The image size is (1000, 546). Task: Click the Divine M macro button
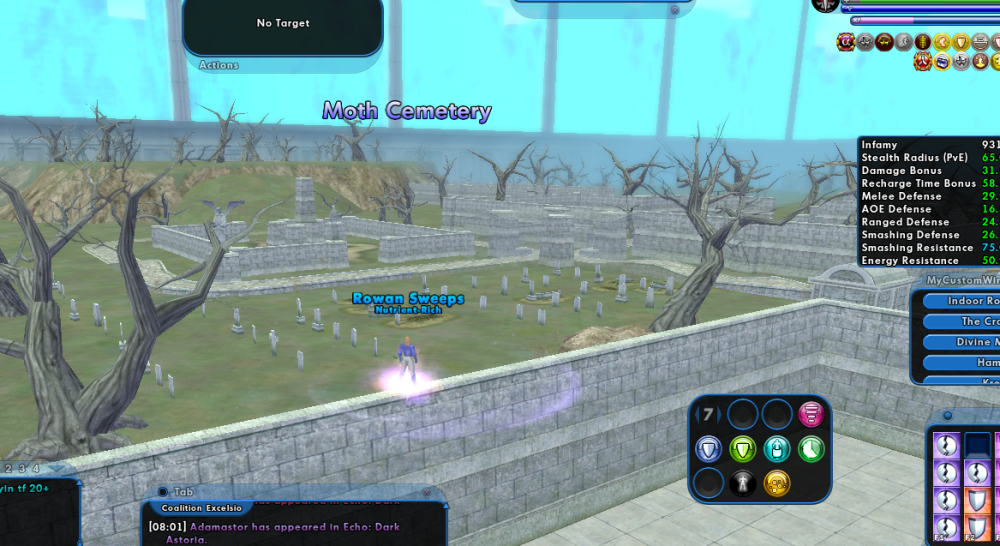[x=960, y=342]
